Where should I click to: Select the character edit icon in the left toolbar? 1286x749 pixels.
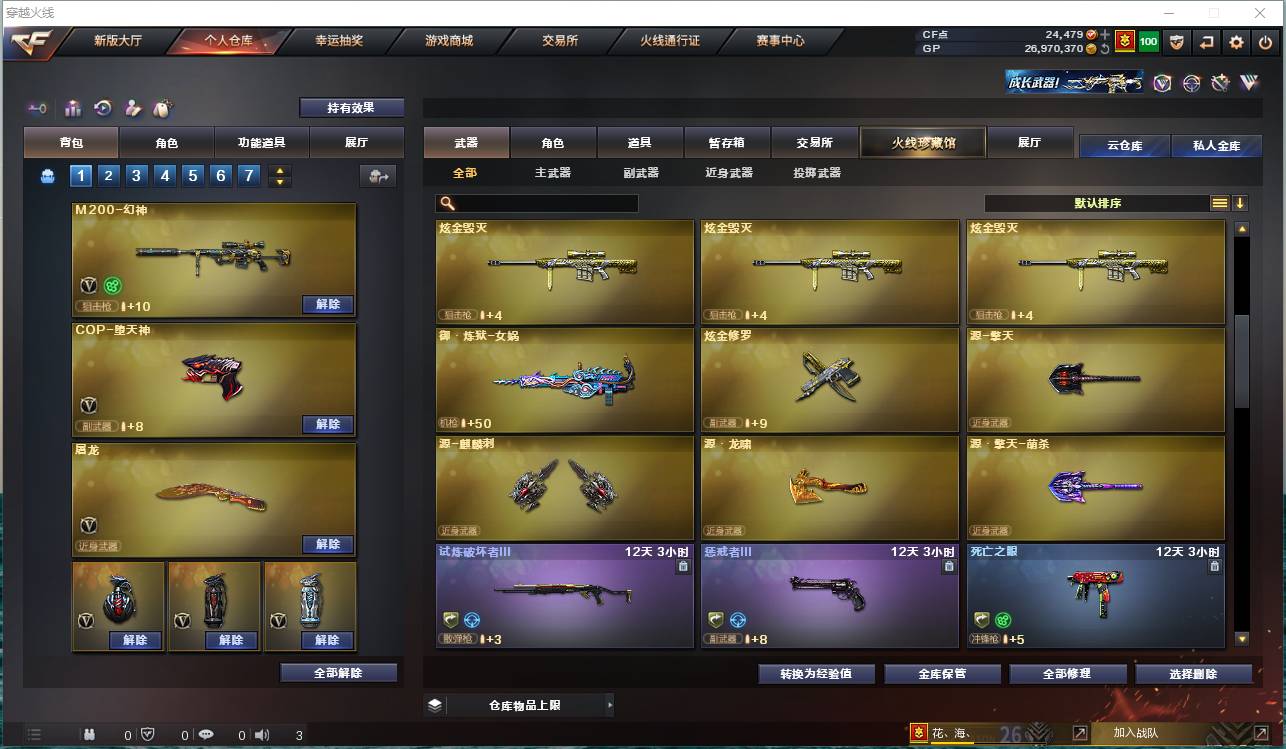[x=132, y=108]
